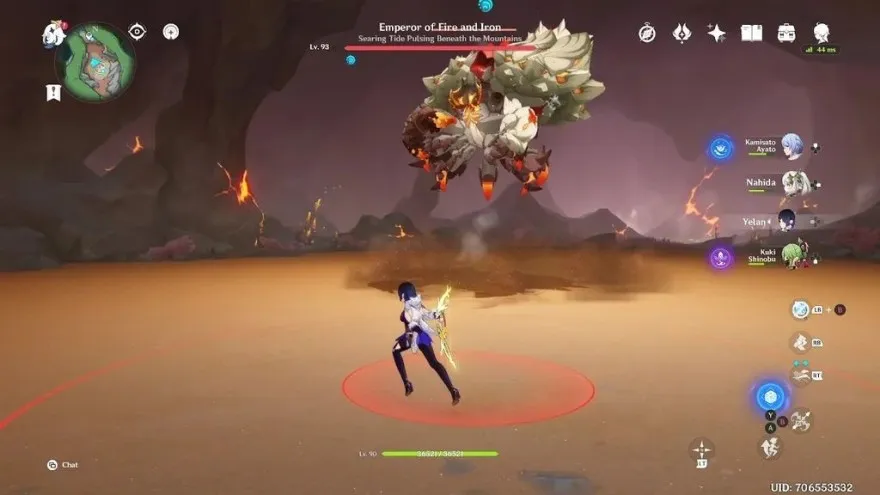The width and height of the screenshot is (880, 495).
Task: Open the Adventurer Handbook book icon
Action: pos(751,33)
